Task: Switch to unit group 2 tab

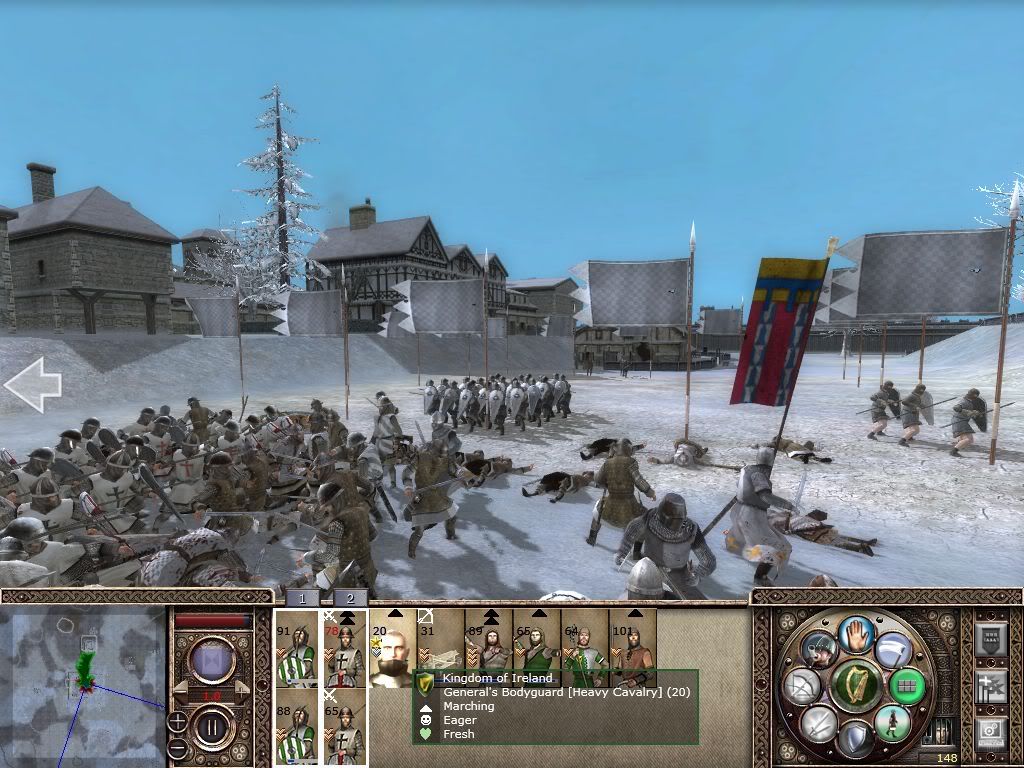Action: [350, 598]
